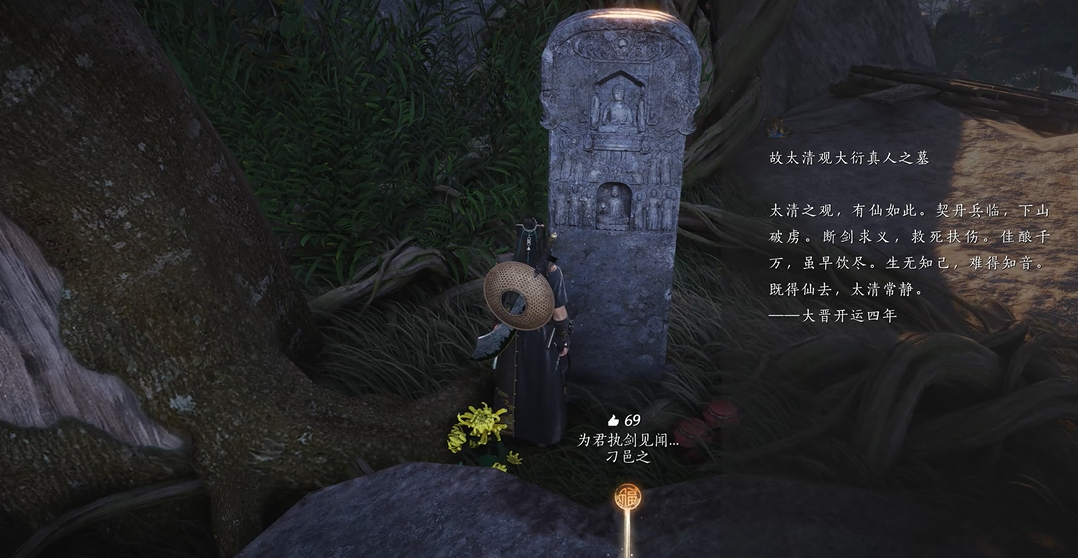The width and height of the screenshot is (1078, 558).
Task: Open the player note "为君执剑见闻..."
Action: coord(627,439)
